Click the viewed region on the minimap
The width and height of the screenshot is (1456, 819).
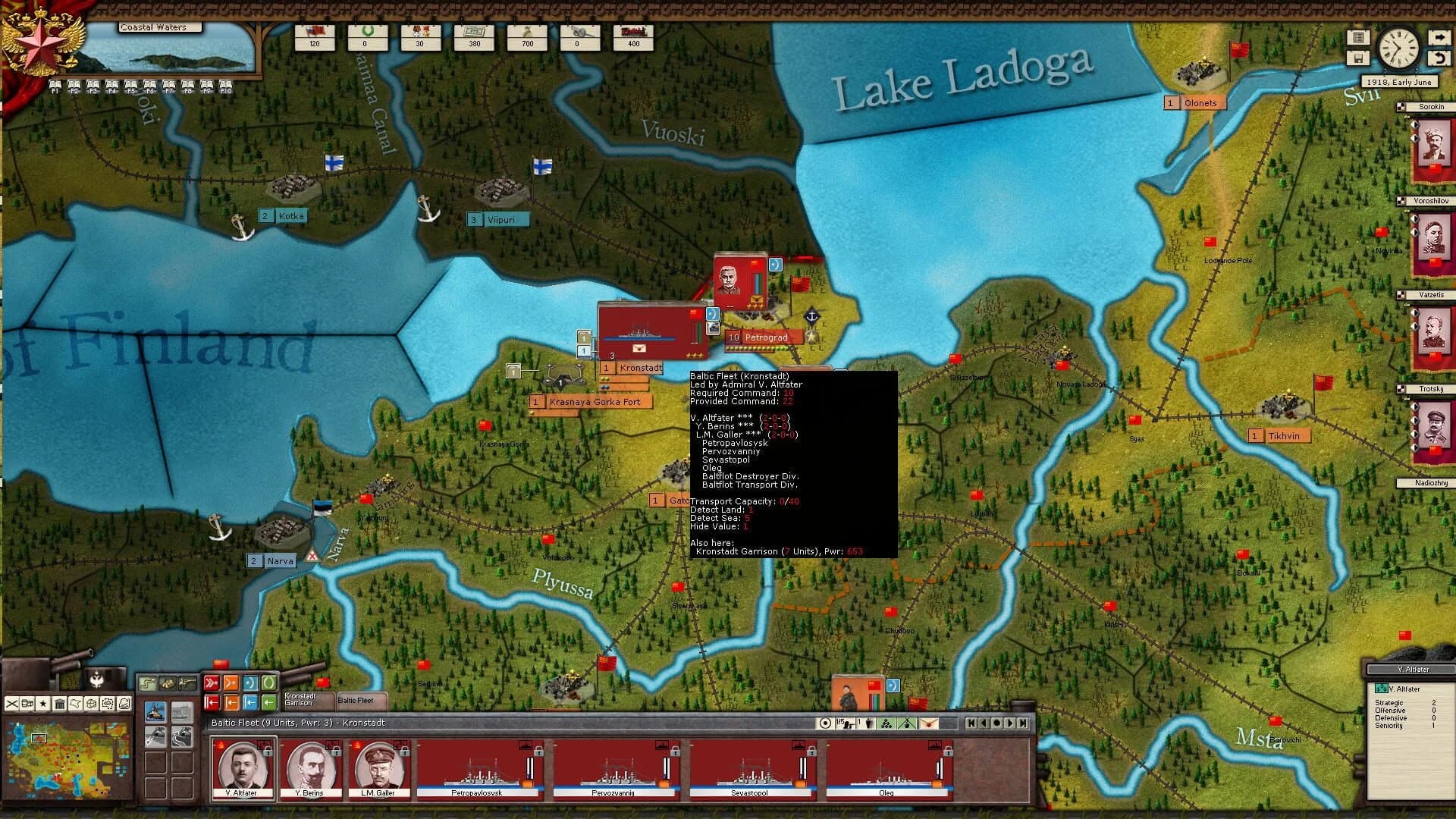[39, 738]
